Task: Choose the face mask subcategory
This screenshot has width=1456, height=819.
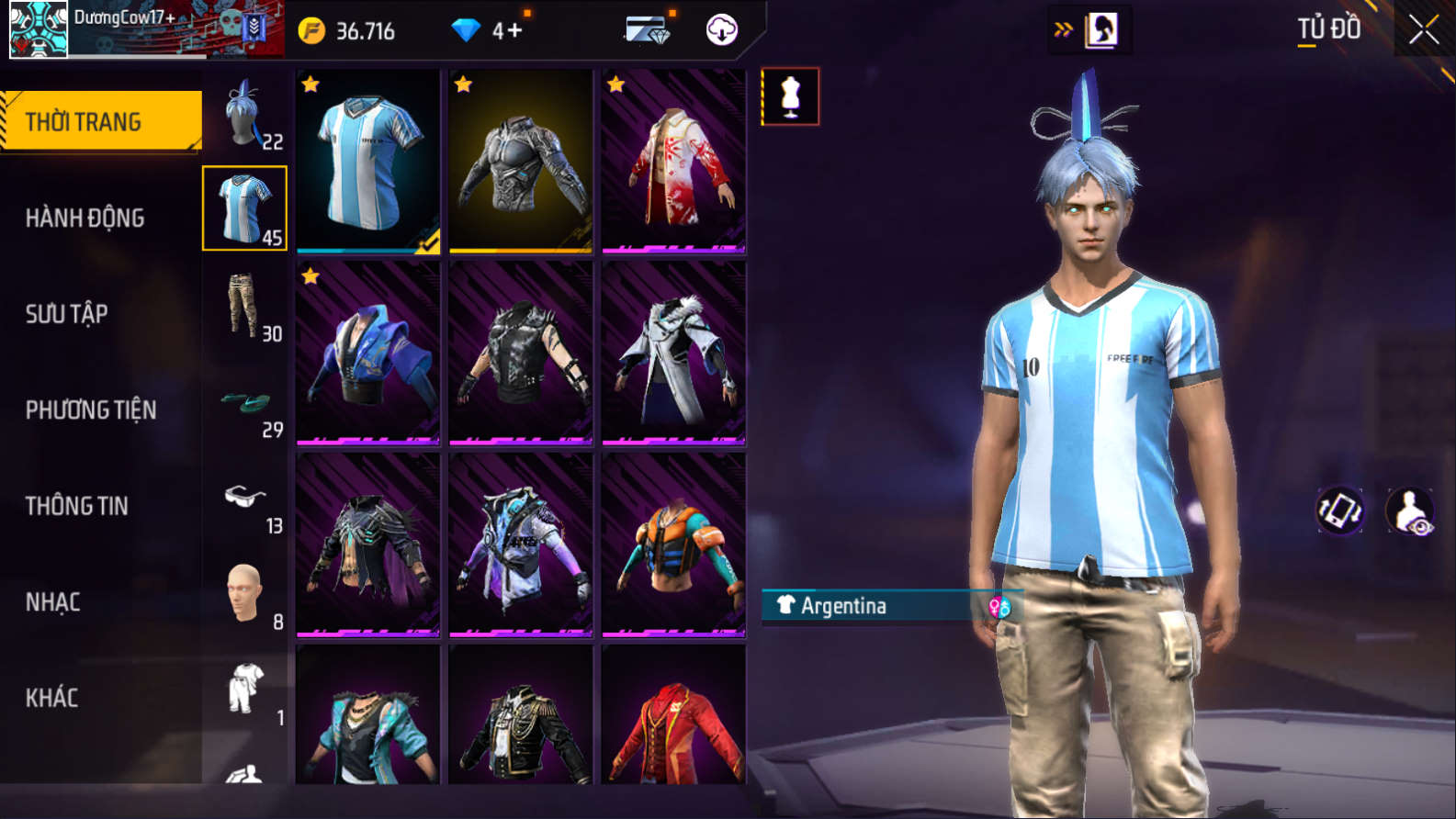Action: pyautogui.click(x=245, y=595)
